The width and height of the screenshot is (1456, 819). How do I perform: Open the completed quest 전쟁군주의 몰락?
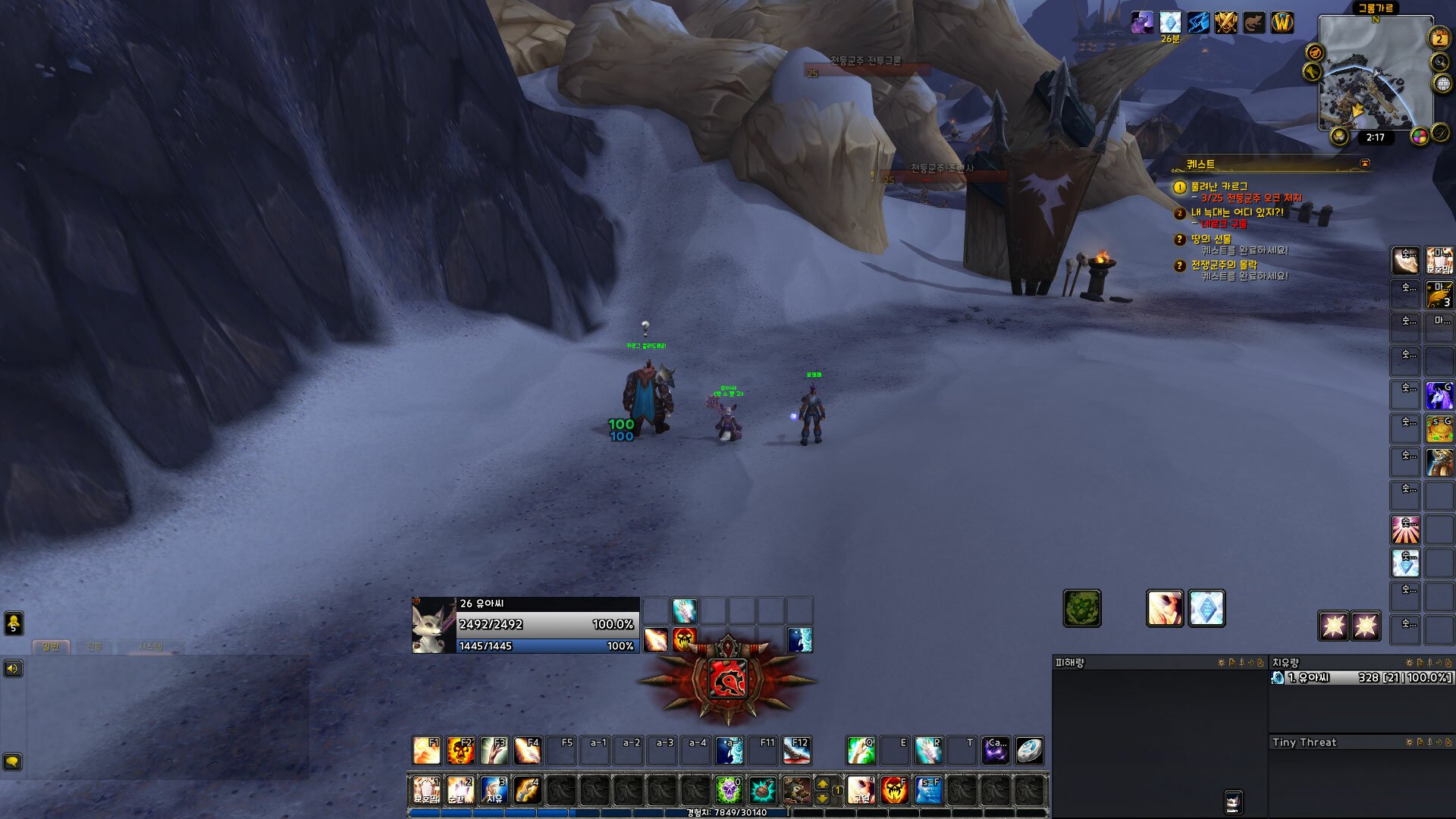pos(1223,265)
